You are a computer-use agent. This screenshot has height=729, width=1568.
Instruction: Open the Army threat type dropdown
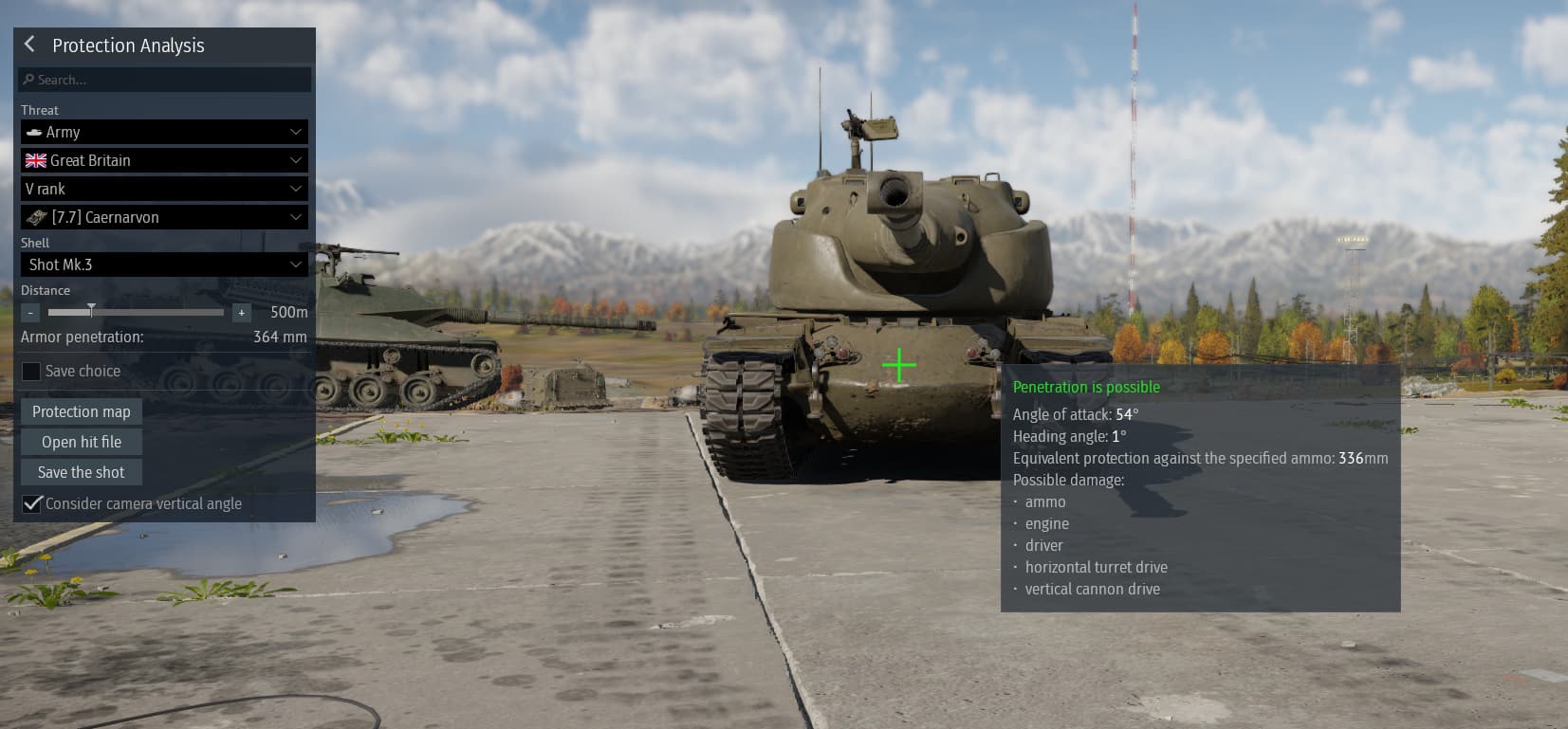(x=164, y=132)
